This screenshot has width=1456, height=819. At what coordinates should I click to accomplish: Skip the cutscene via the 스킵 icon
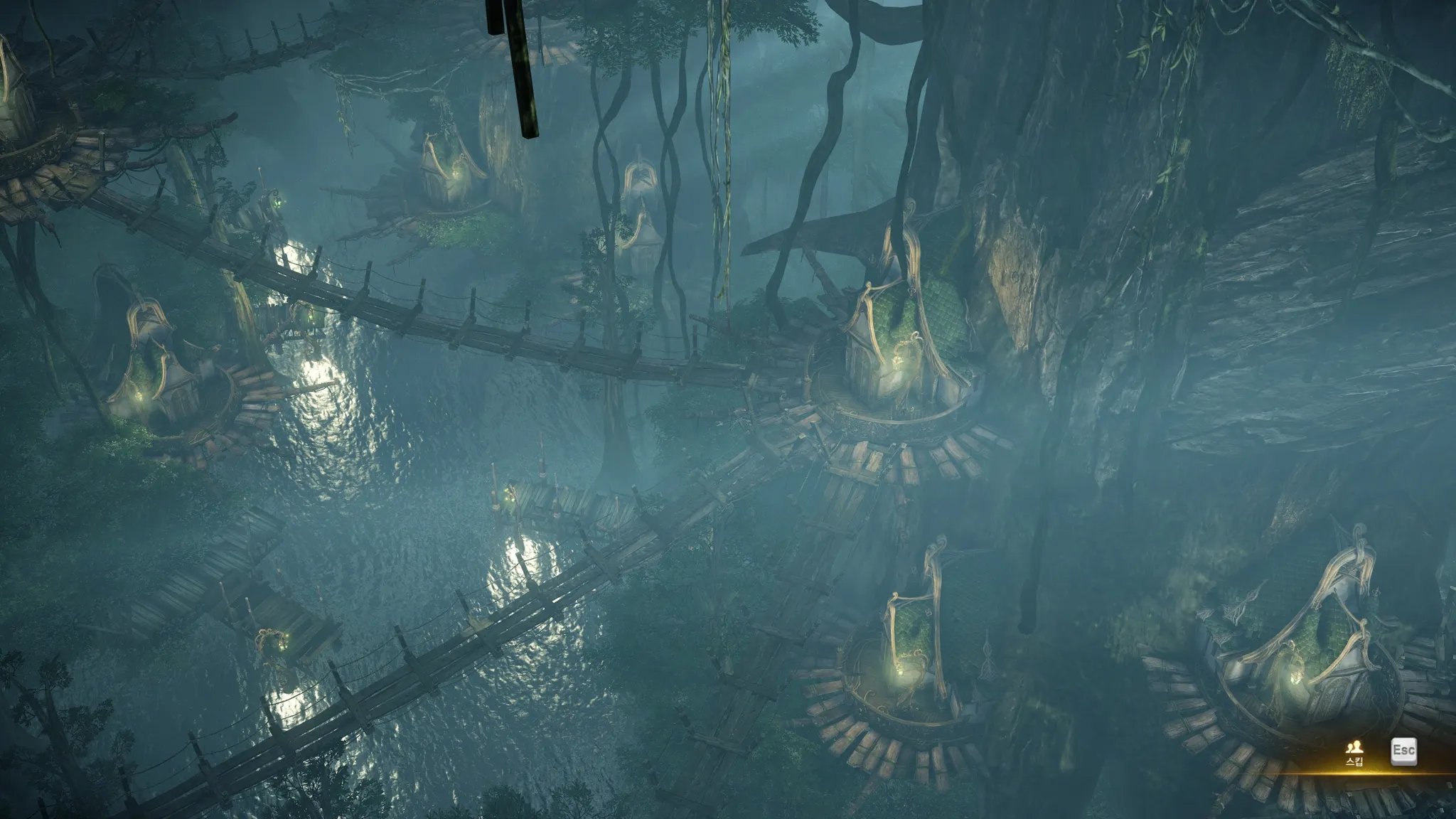pos(1354,751)
